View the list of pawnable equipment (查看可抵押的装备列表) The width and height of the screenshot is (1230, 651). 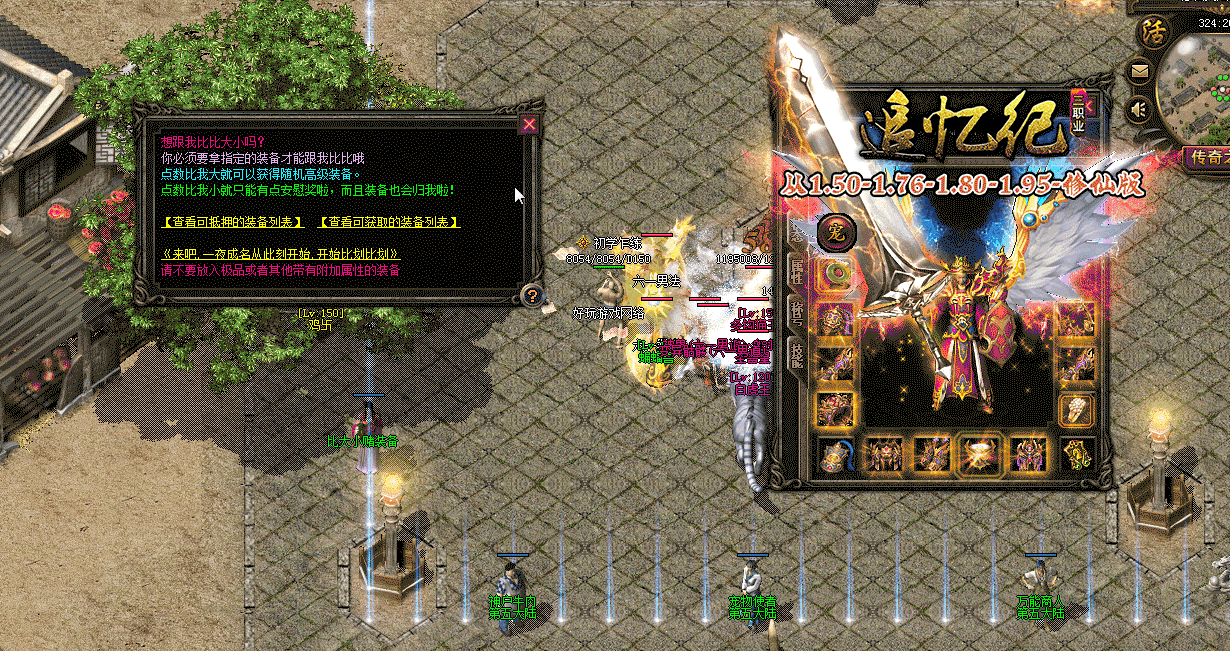[x=232, y=221]
